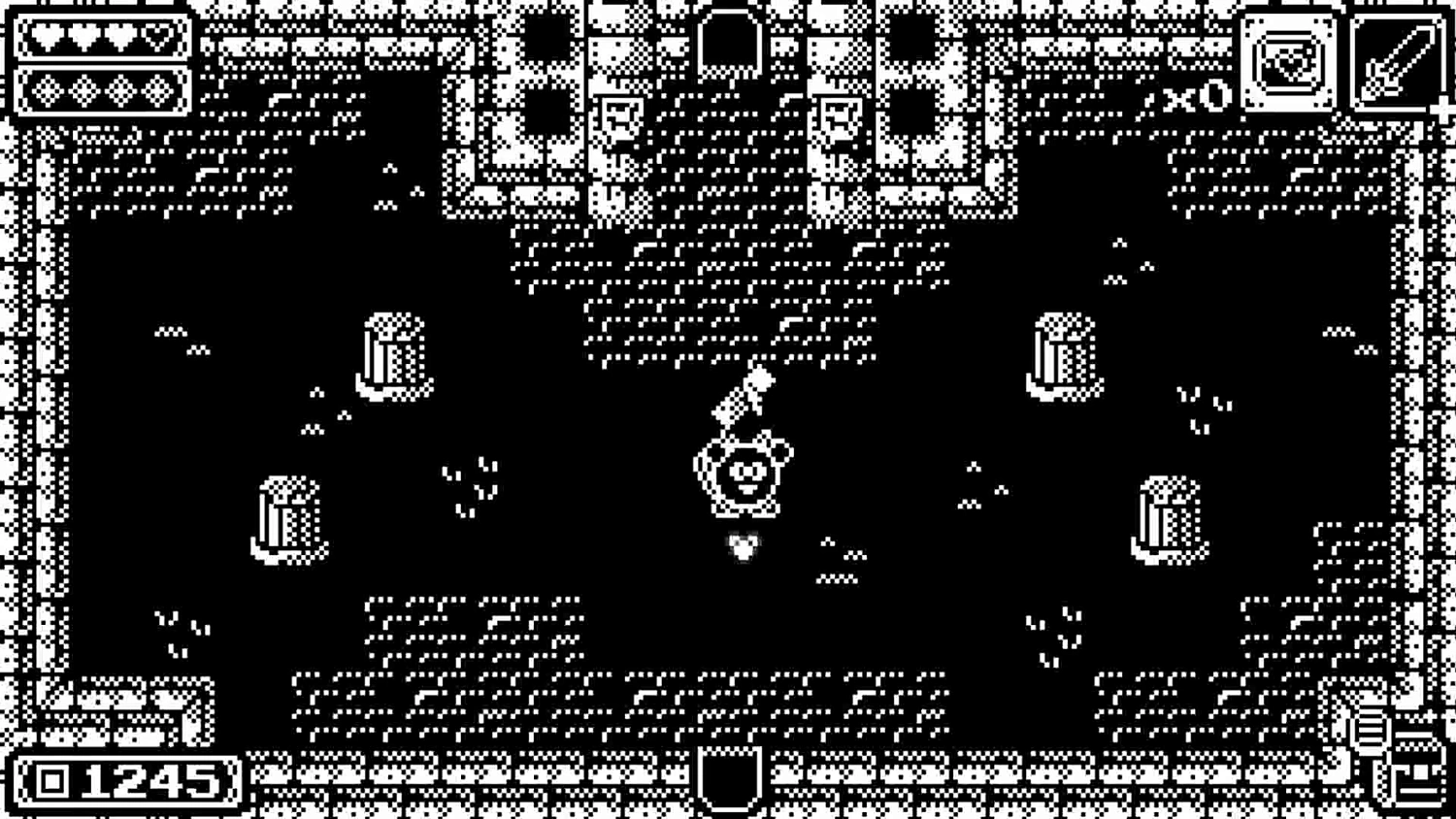Toggle the first diamond in the gem meter
Image resolution: width=1456 pixels, height=819 pixels.
(47, 92)
